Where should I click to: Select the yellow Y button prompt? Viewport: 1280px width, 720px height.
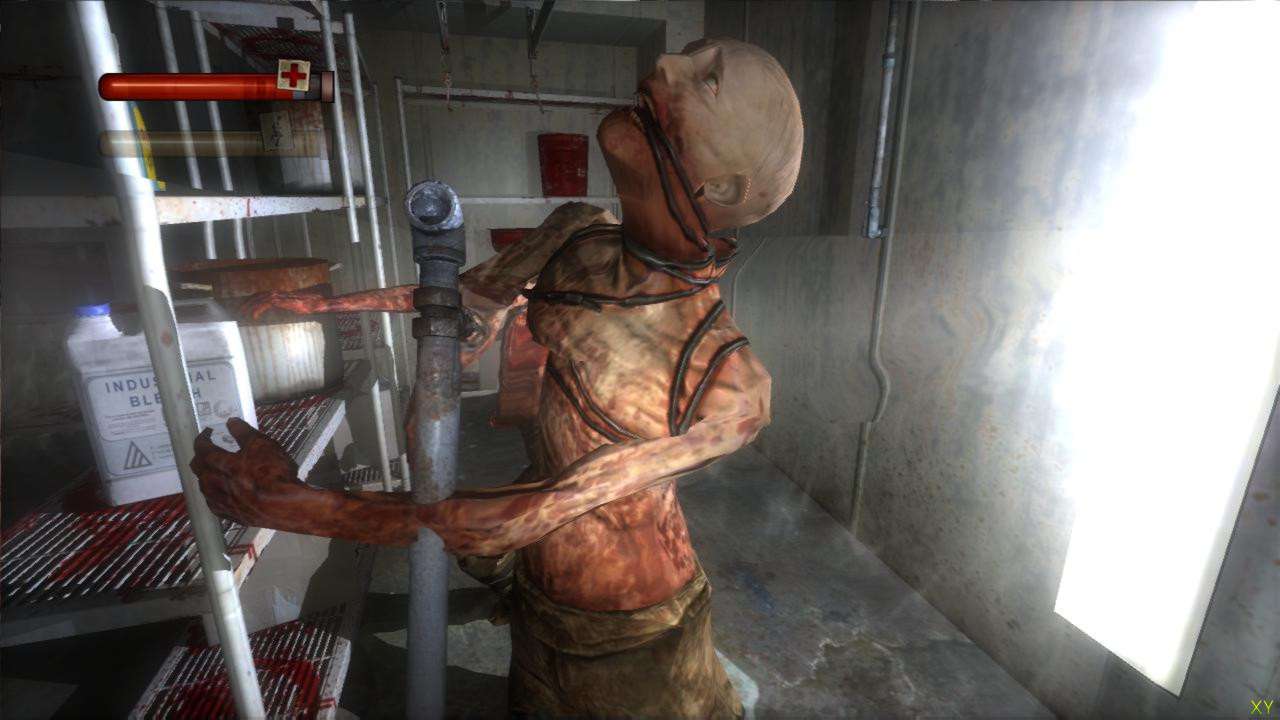click(x=1271, y=707)
